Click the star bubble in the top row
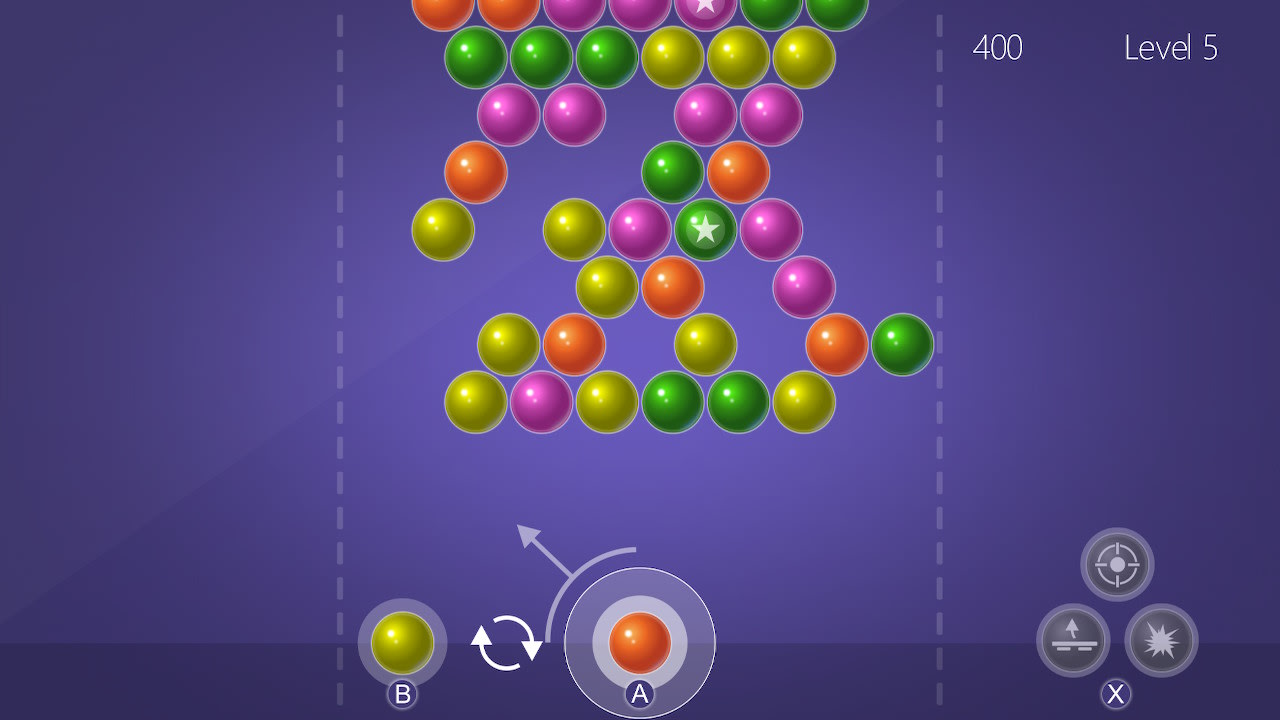1280x720 pixels. click(706, 8)
